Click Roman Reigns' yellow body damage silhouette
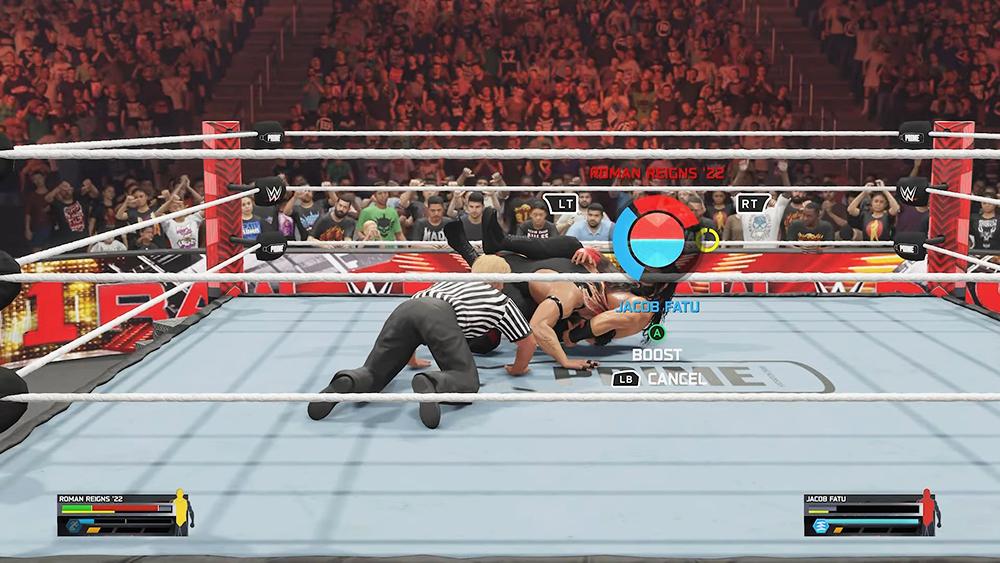This screenshot has width=1000, height=563. coord(181,510)
